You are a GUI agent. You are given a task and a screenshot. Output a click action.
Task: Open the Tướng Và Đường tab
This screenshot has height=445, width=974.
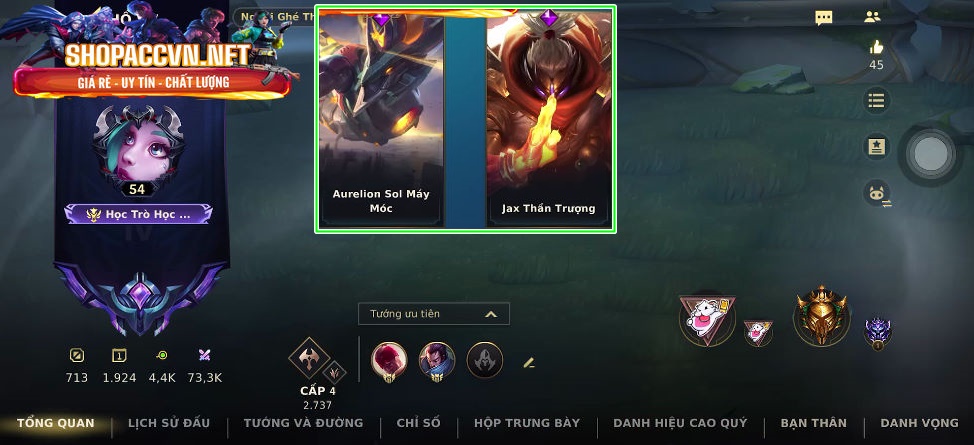[x=303, y=423]
